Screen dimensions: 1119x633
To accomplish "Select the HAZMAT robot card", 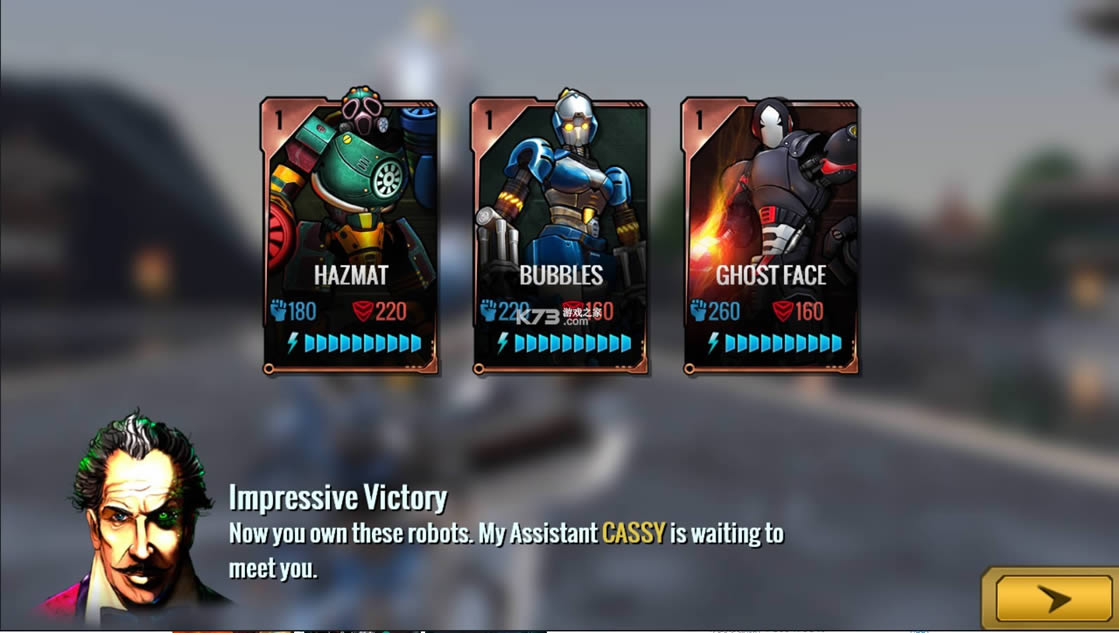I will click(x=350, y=235).
